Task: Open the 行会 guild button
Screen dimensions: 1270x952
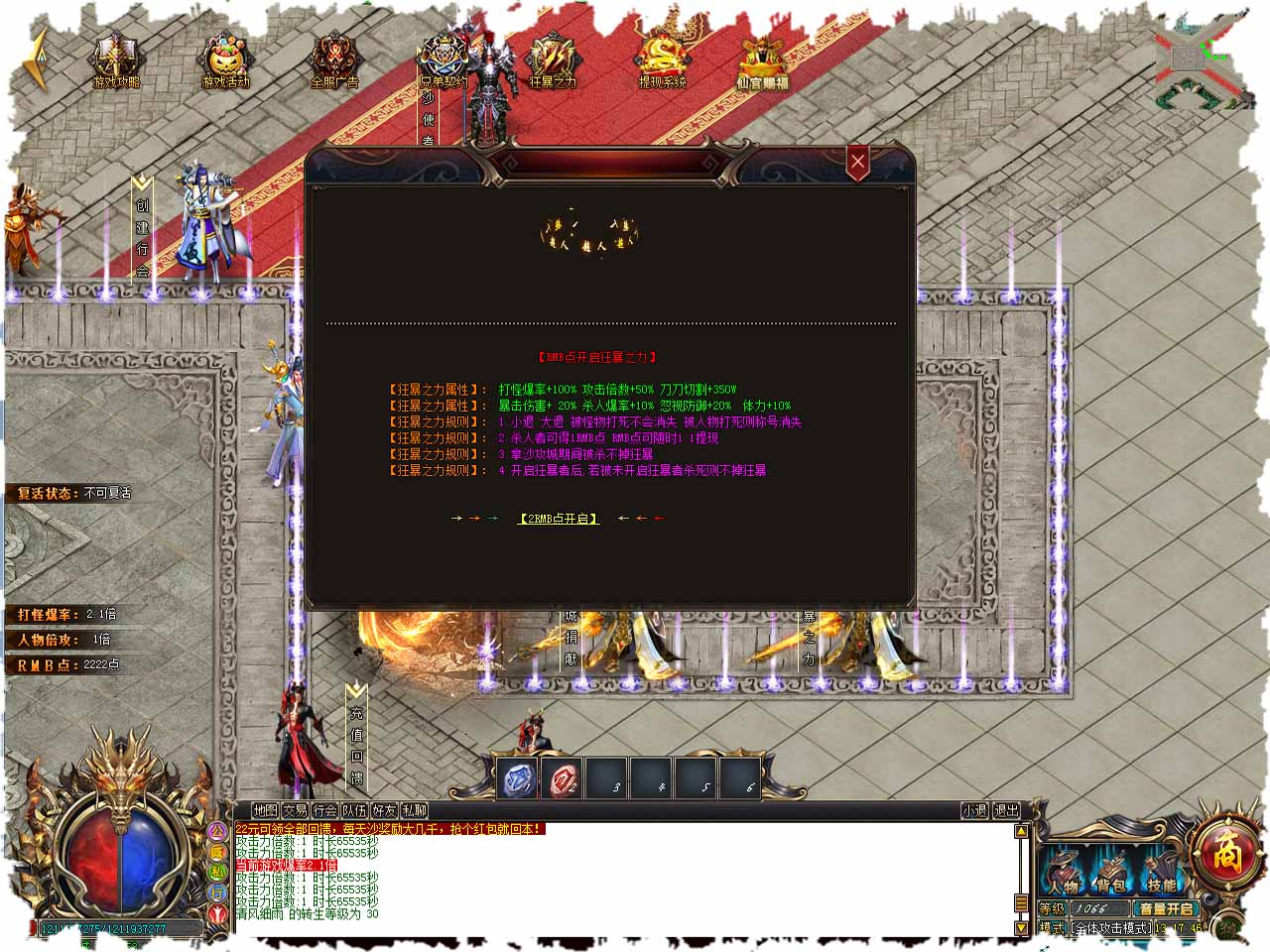Action: [324, 811]
